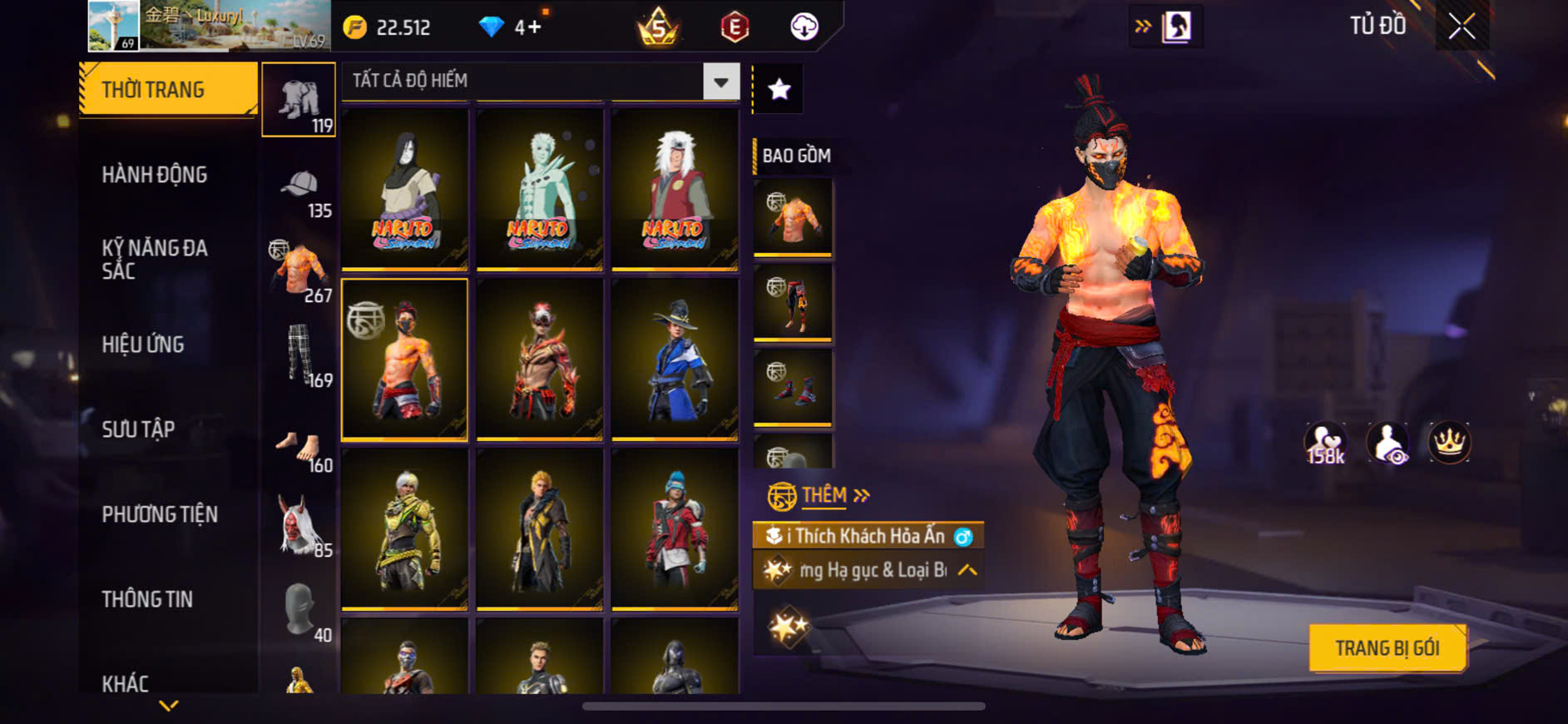This screenshot has width=1568, height=724.
Task: Go to the Hiệu Ứng tab
Action: tap(143, 345)
